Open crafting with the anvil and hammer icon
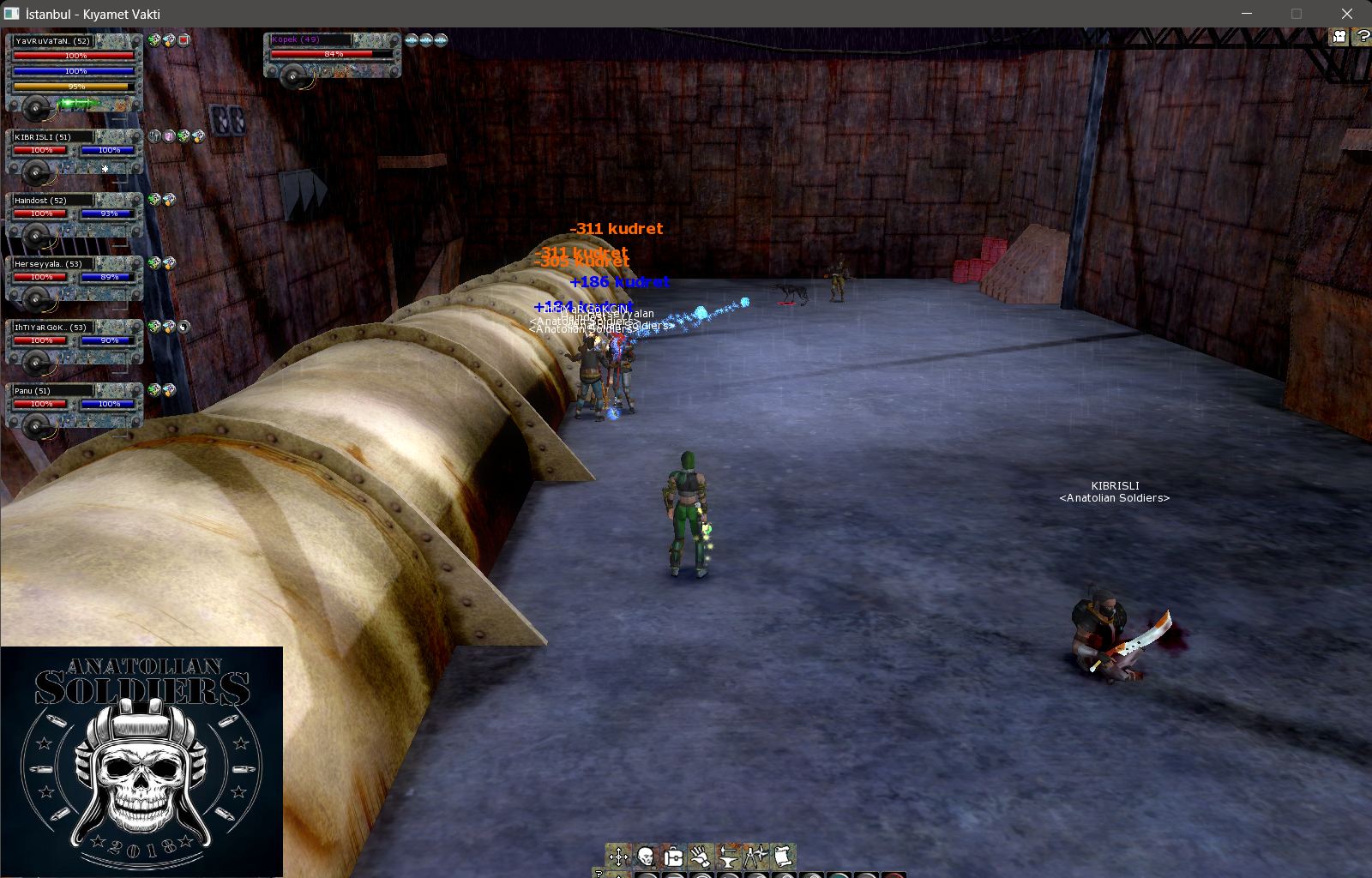Viewport: 1372px width, 878px height. point(728,856)
